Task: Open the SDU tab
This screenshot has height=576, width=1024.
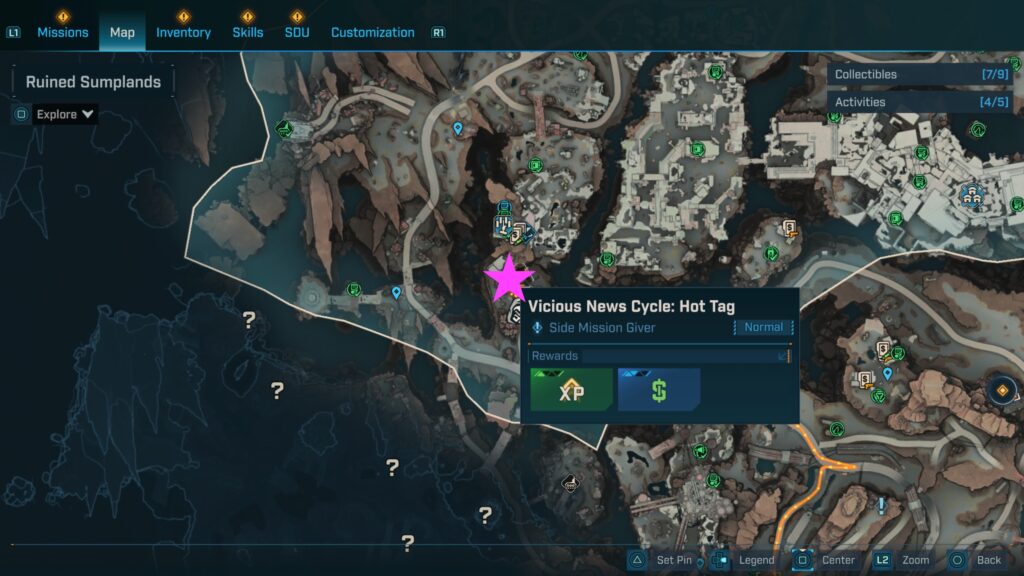Action: pos(297,32)
